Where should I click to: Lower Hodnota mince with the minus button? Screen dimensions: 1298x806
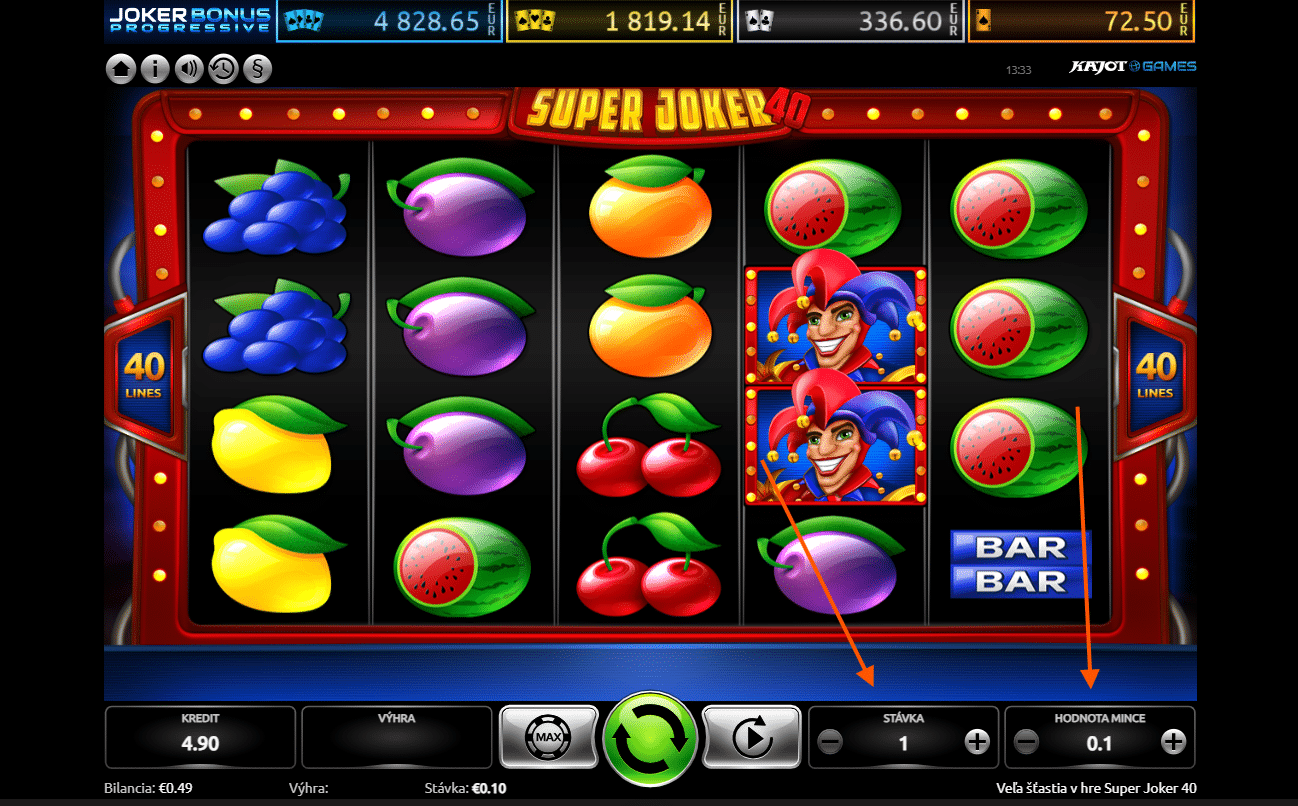1027,742
